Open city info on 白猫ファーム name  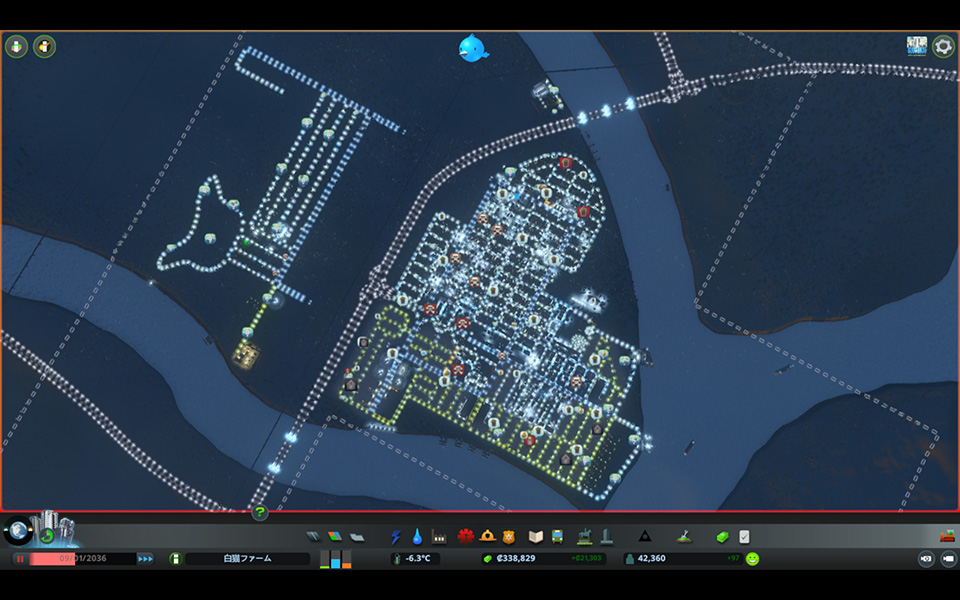(x=247, y=559)
